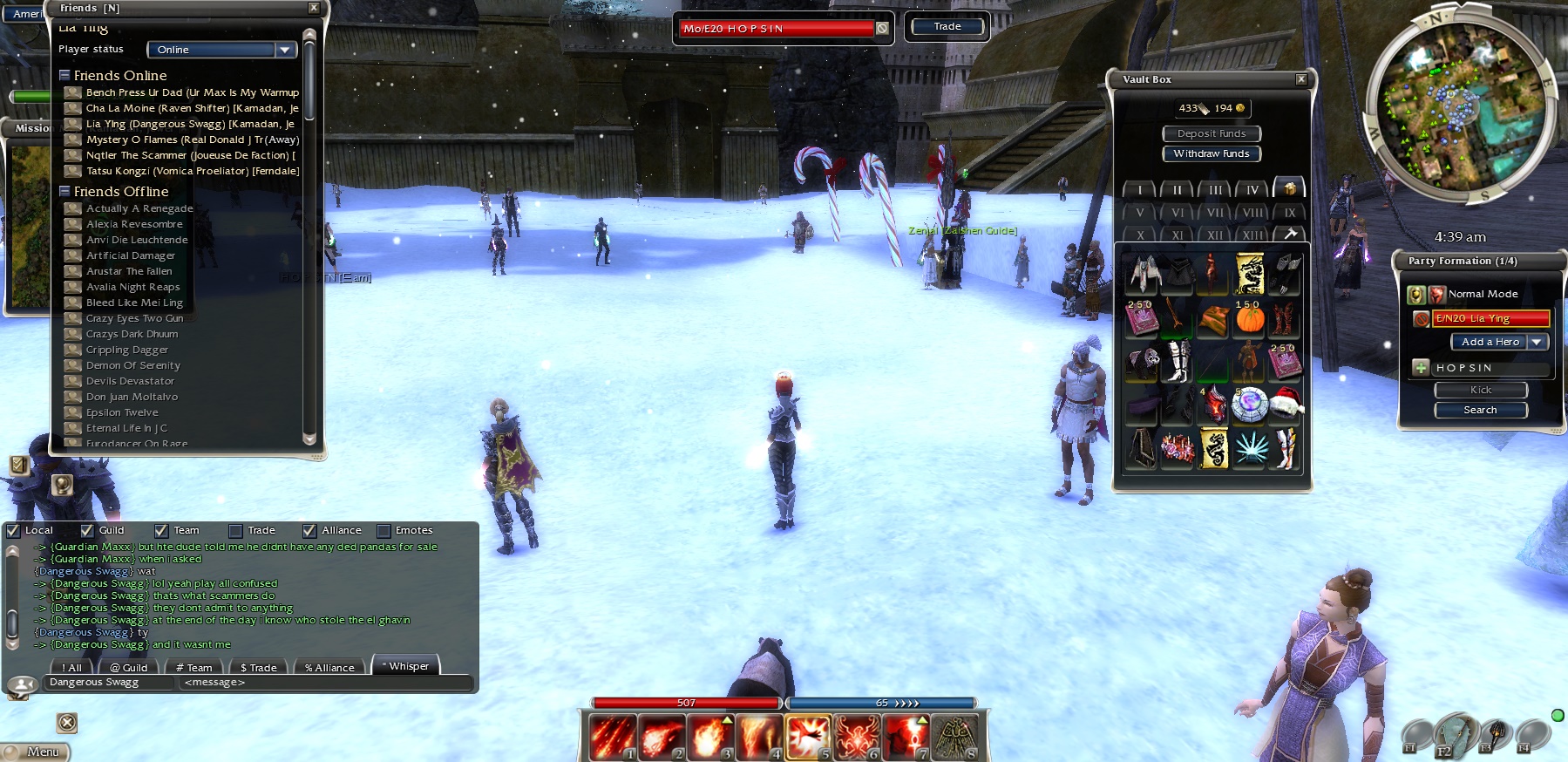Switch chat input to Guild channel
Image resolution: width=1568 pixels, height=762 pixels.
[x=128, y=667]
